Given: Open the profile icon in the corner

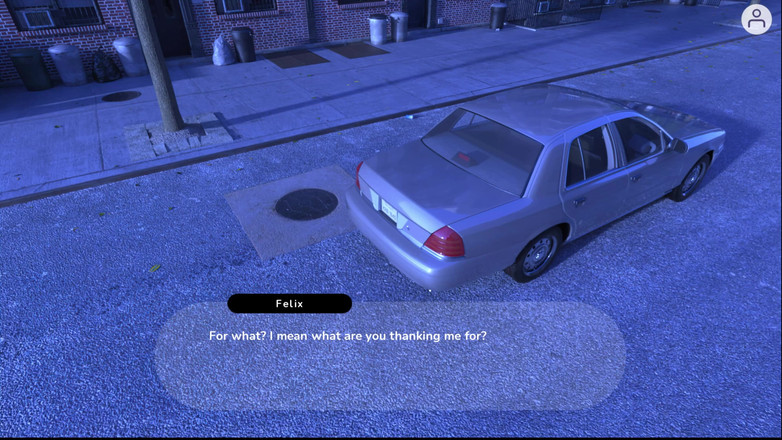Looking at the screenshot, I should 756,19.
